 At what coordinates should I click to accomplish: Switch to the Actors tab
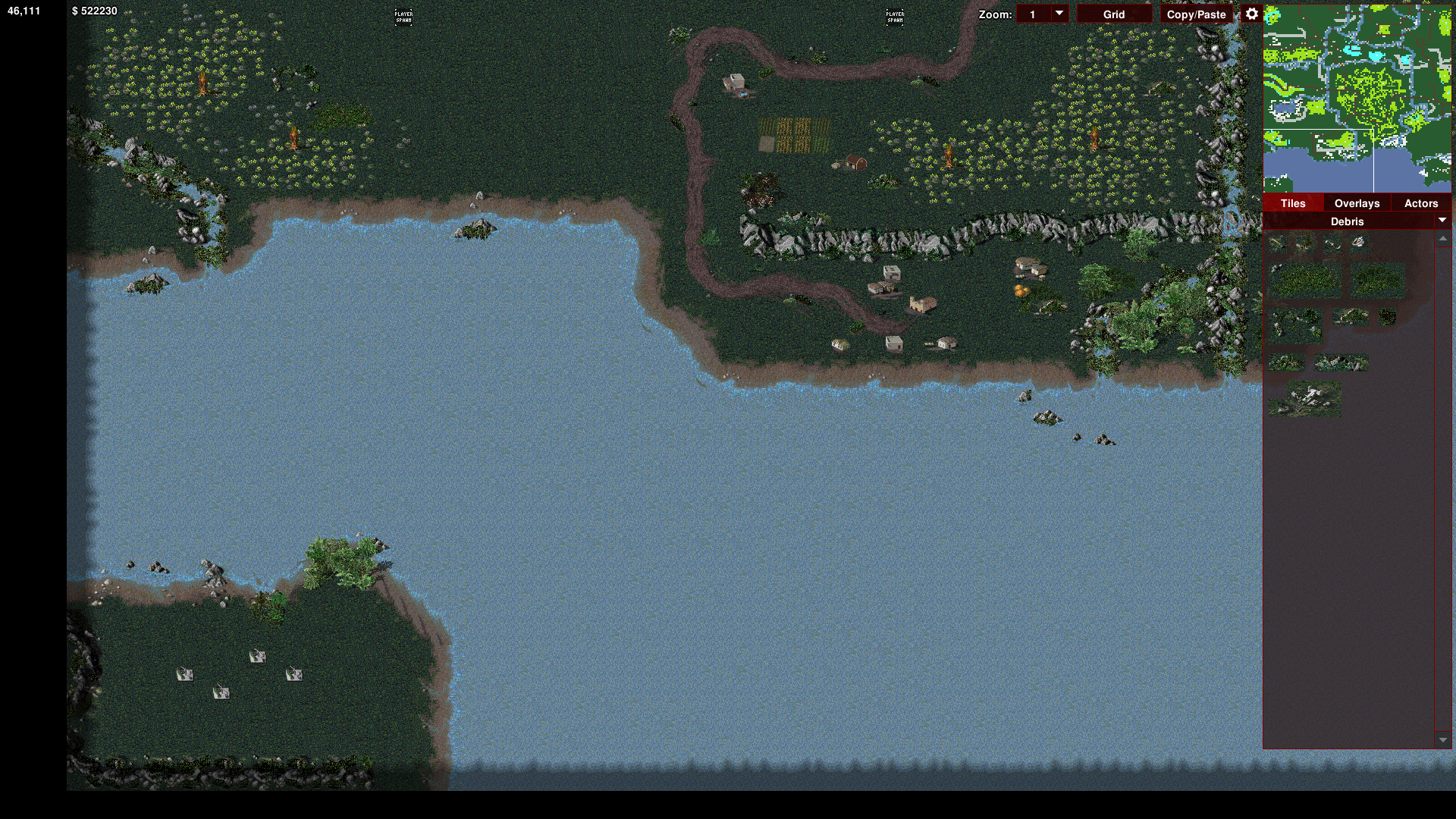(x=1420, y=203)
